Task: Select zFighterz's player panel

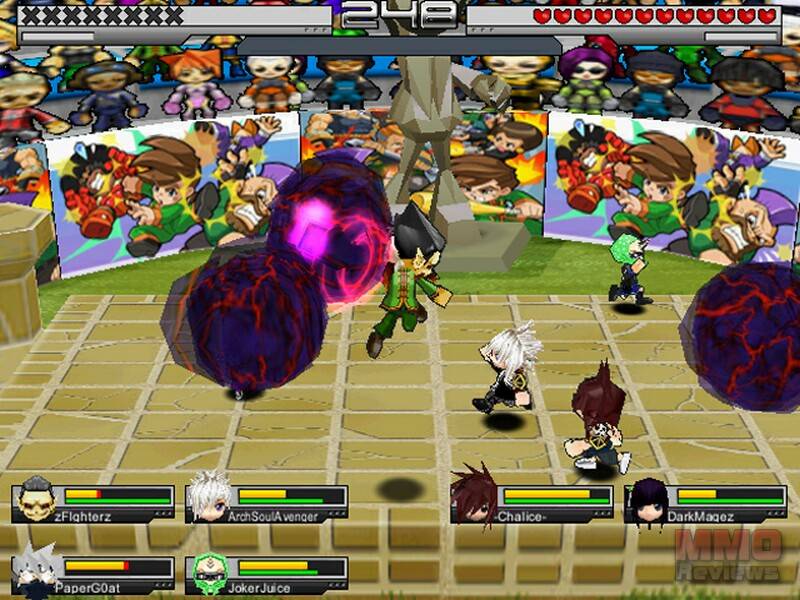Action: (x=92, y=503)
